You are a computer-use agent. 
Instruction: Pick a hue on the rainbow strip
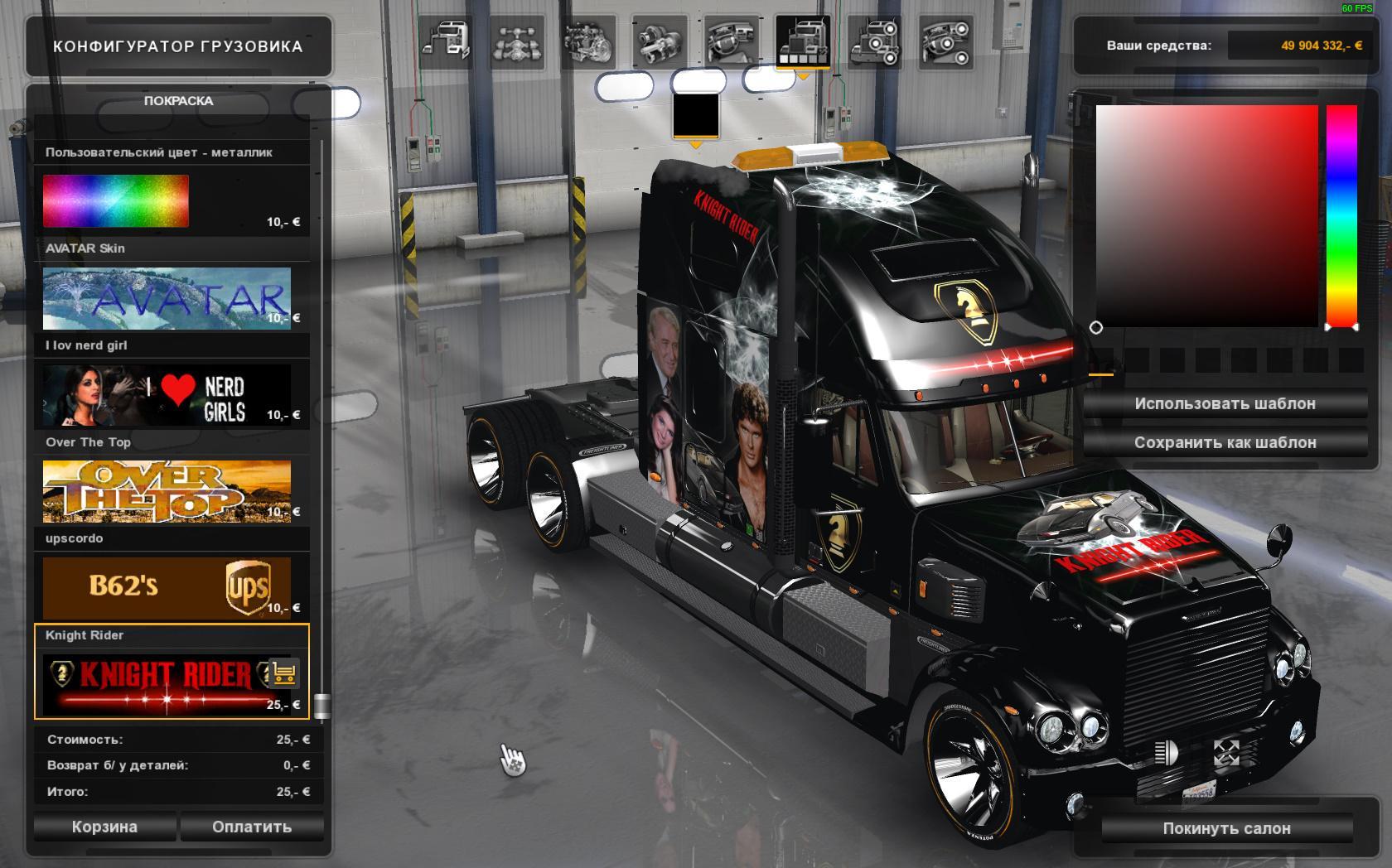click(1341, 215)
